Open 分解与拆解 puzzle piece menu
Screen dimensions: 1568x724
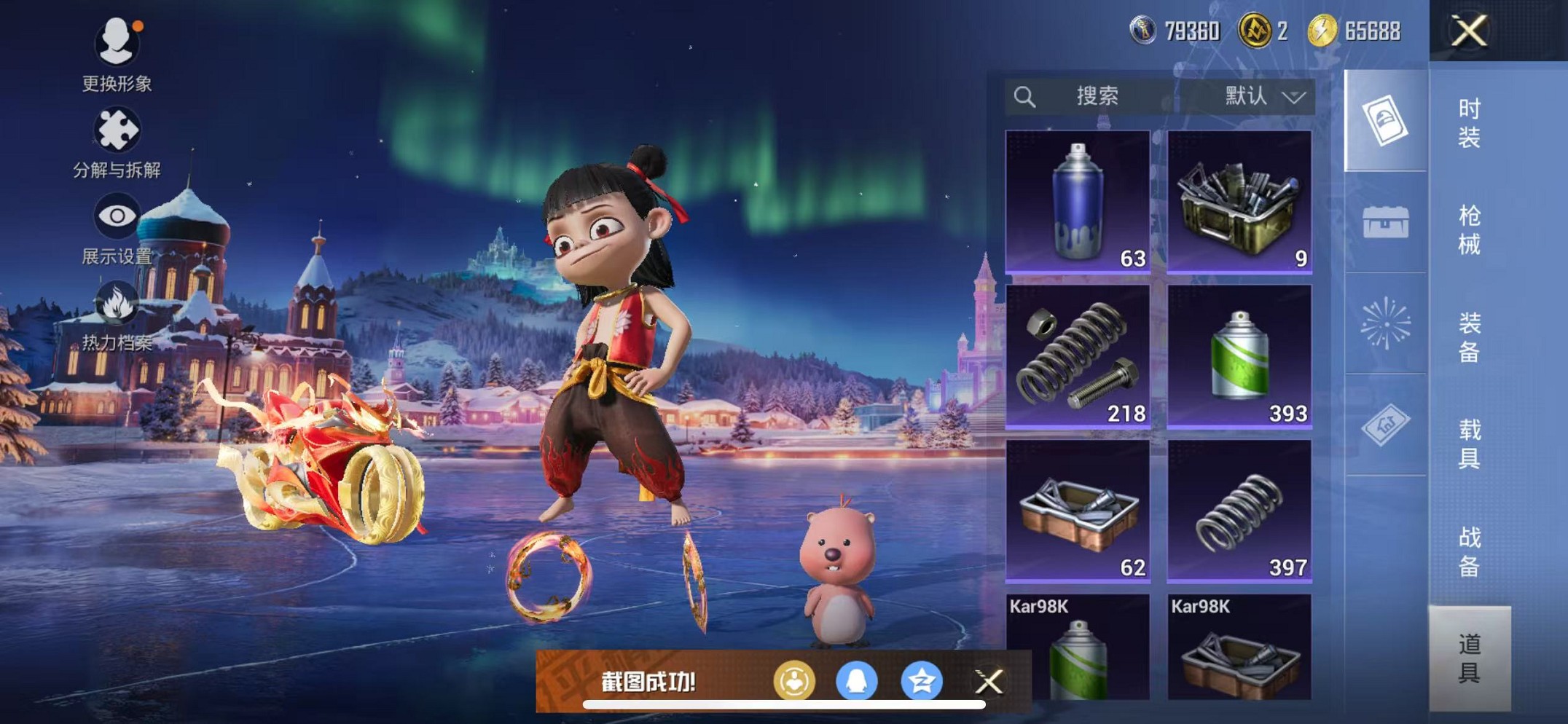[117, 142]
